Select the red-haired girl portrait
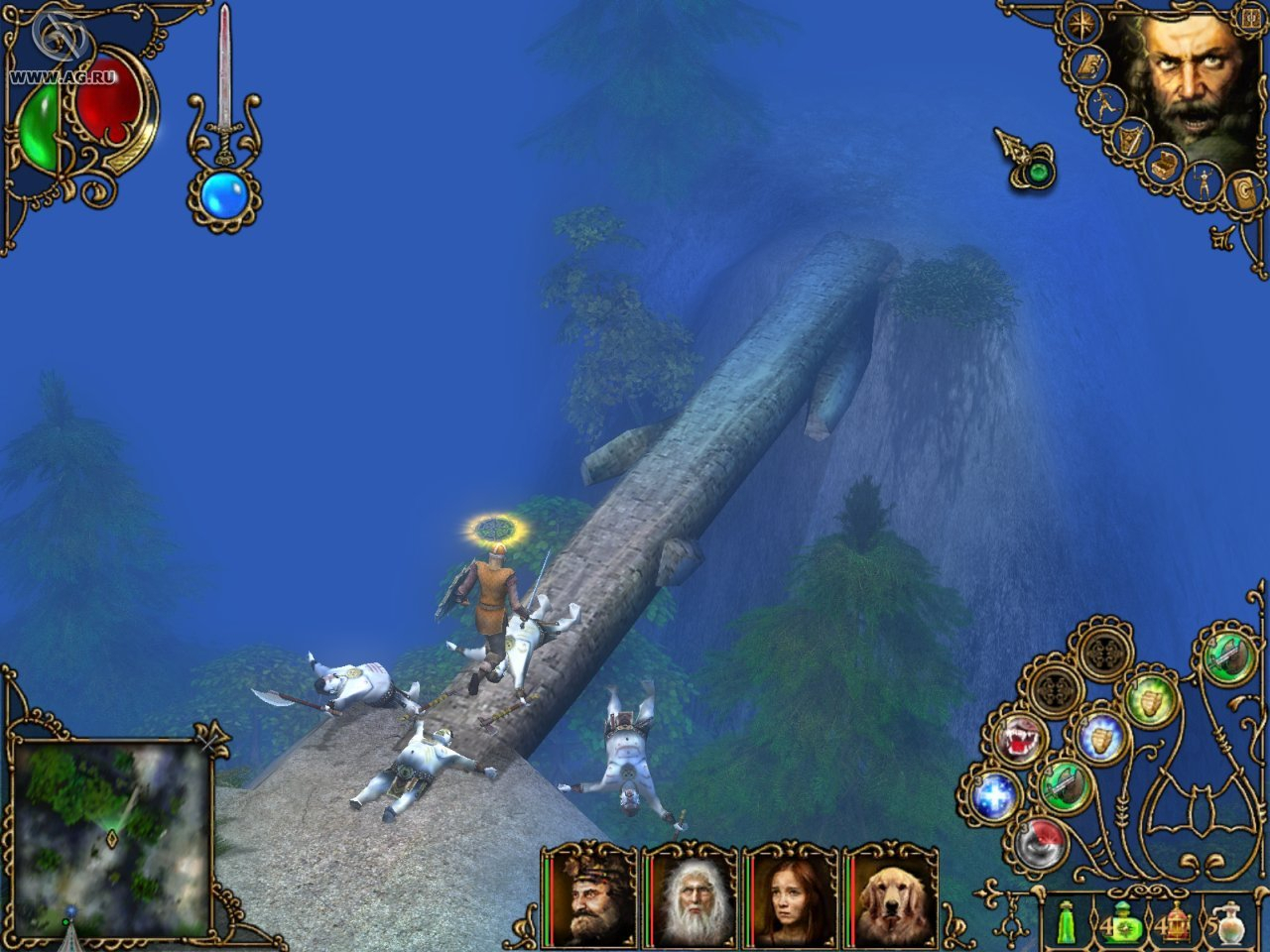Image resolution: width=1270 pixels, height=952 pixels. [x=790, y=894]
